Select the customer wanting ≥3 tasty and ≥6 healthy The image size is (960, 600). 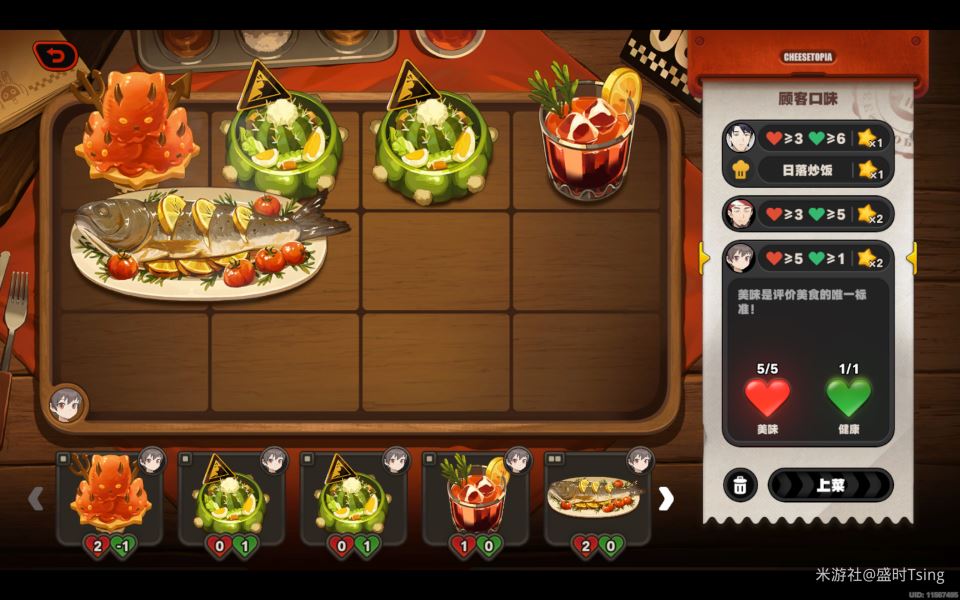coord(806,138)
